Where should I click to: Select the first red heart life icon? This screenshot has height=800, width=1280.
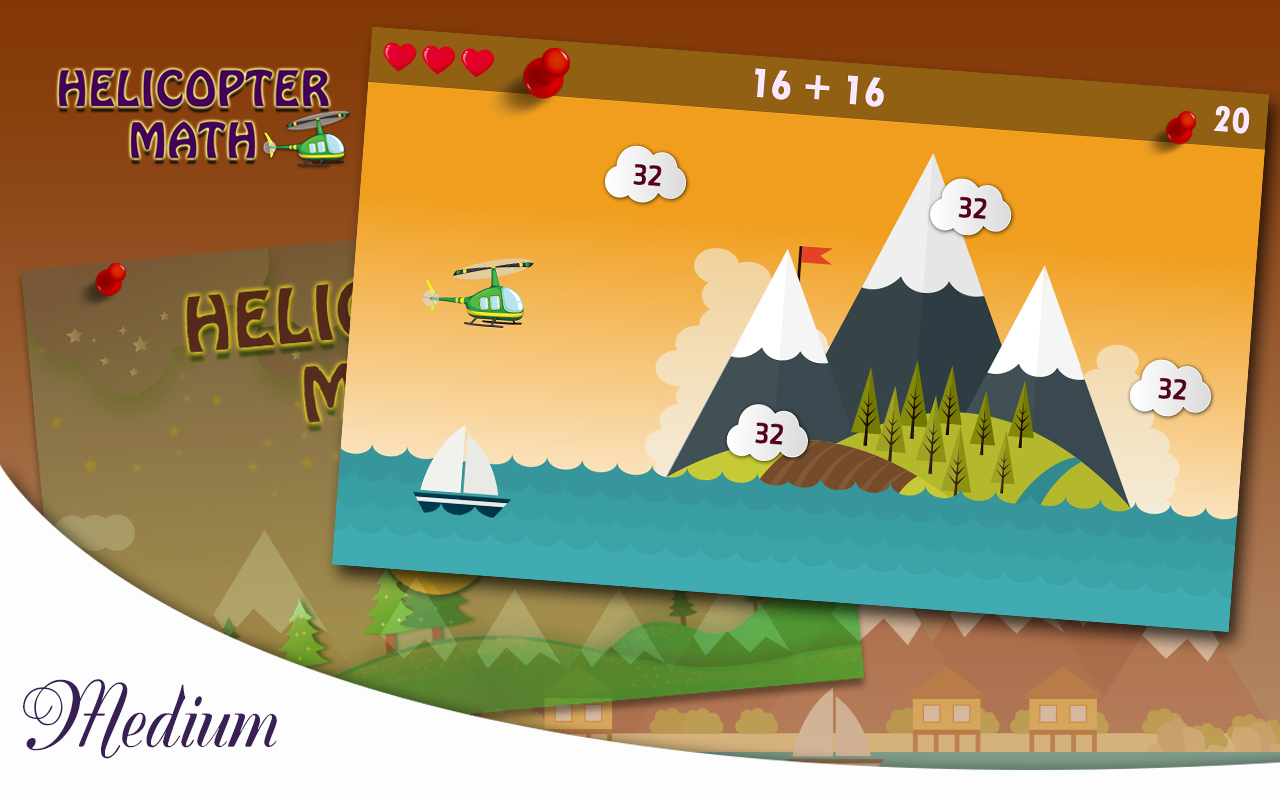point(399,58)
